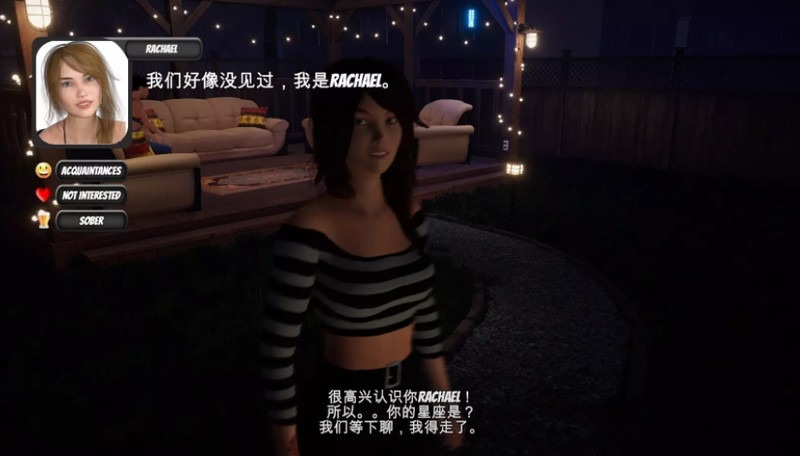
Task: Pick the reply "我们等下聊，我得走了。"
Action: (399, 427)
